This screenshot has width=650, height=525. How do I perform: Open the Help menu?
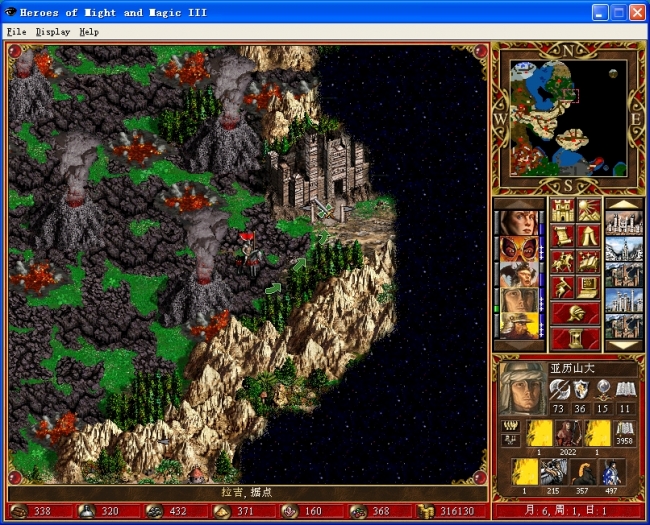tap(89, 31)
